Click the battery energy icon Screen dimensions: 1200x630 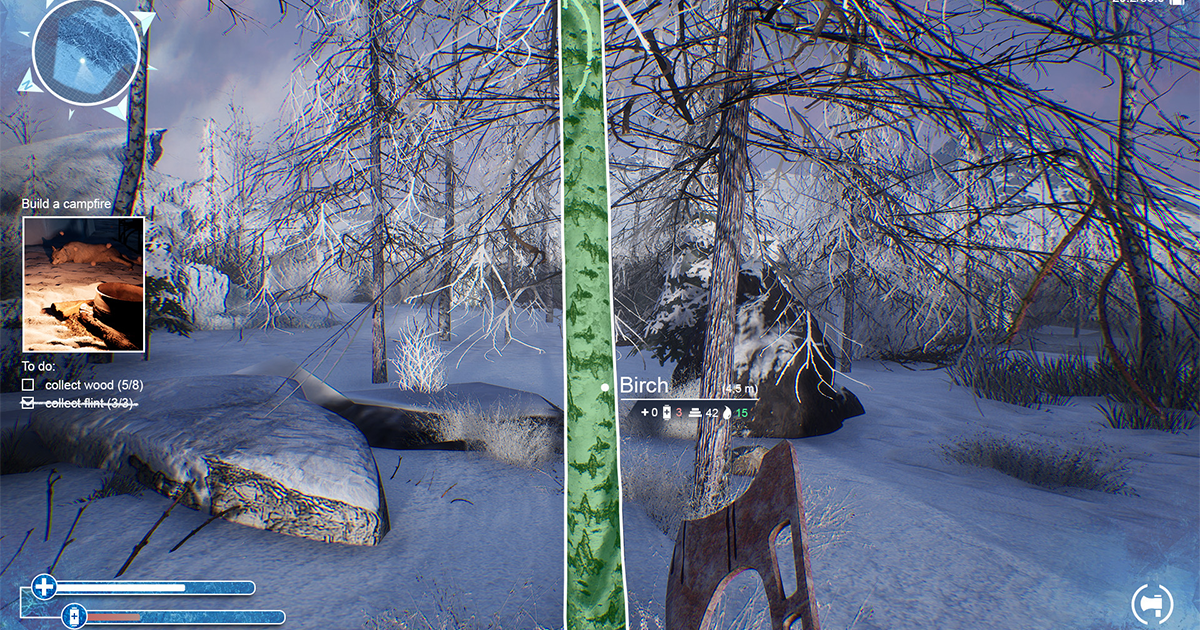point(73,616)
